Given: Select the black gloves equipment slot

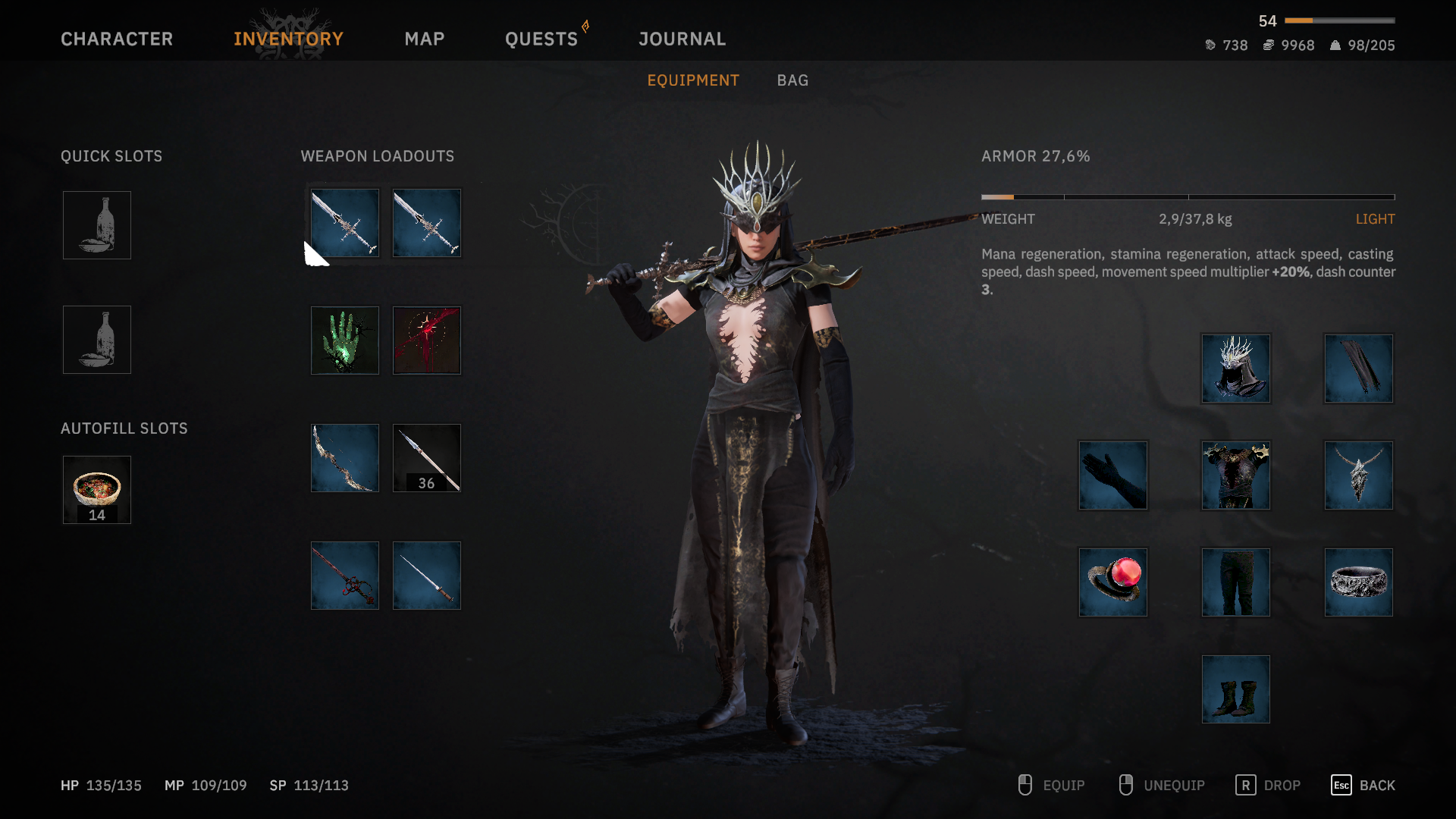Looking at the screenshot, I should (x=1113, y=475).
